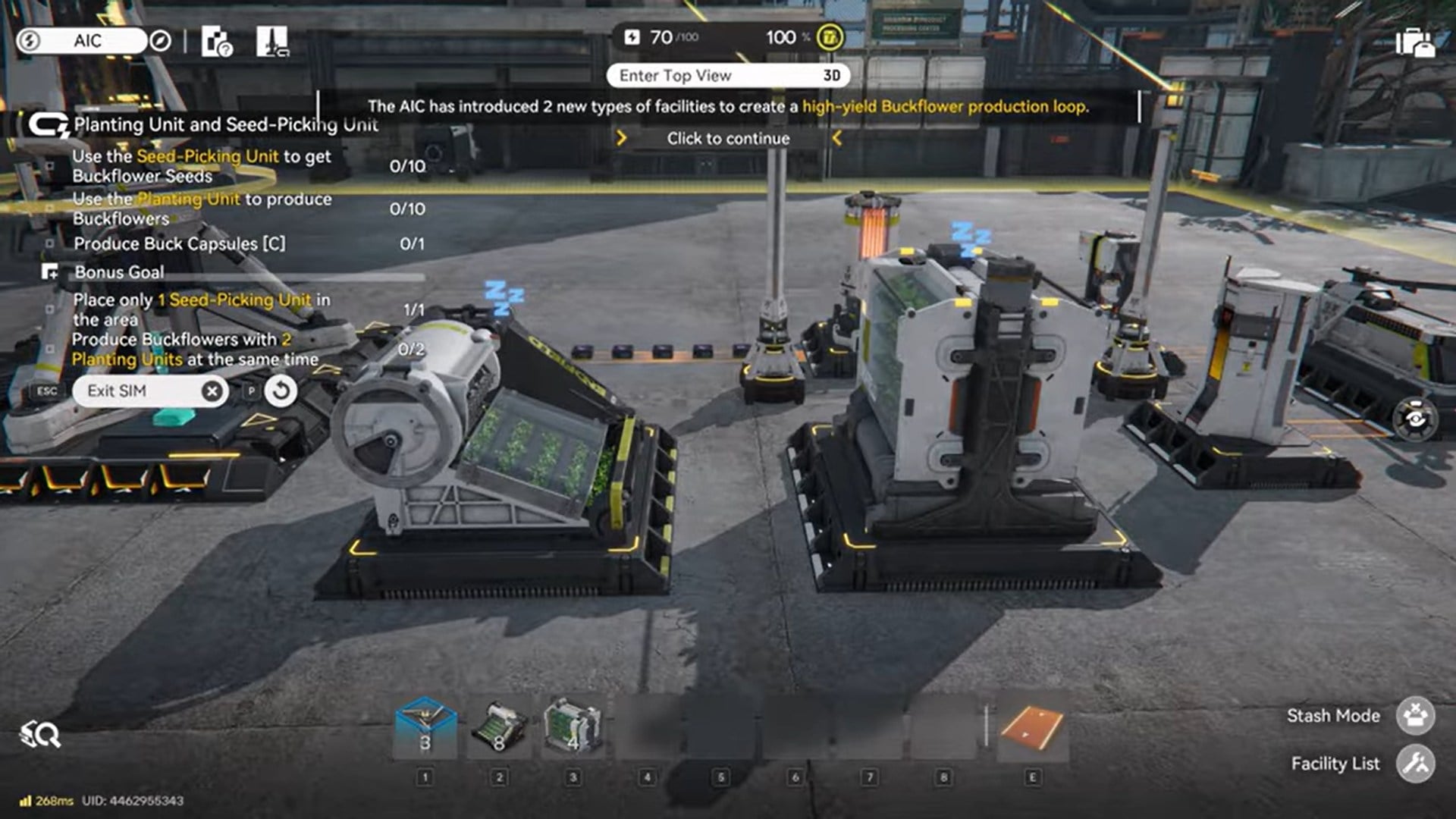Viewport: 1456px width, 819px height.
Task: Open the Facility List
Action: [x=1415, y=764]
